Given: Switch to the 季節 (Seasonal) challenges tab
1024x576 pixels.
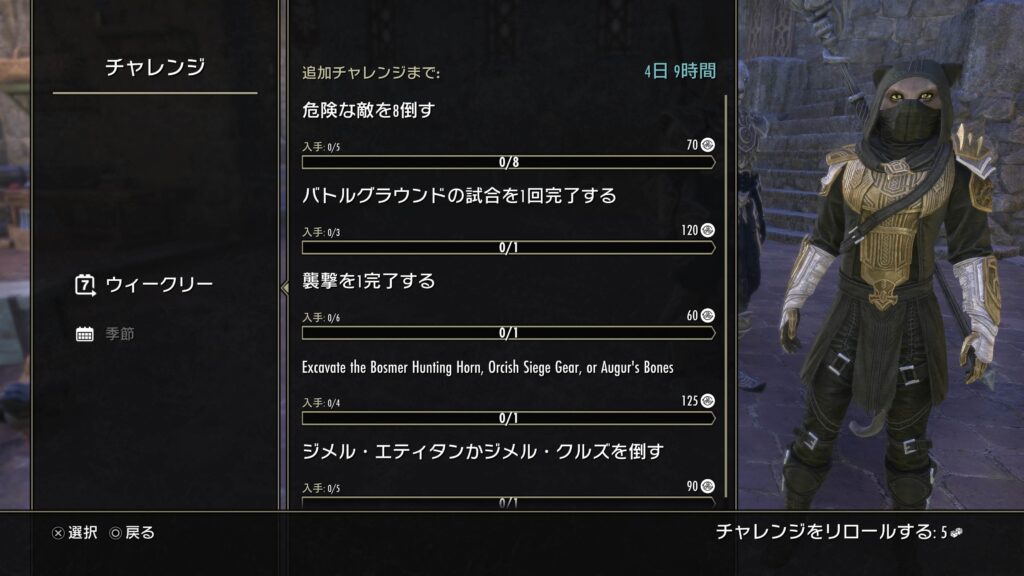Looking at the screenshot, I should click(x=118, y=333).
